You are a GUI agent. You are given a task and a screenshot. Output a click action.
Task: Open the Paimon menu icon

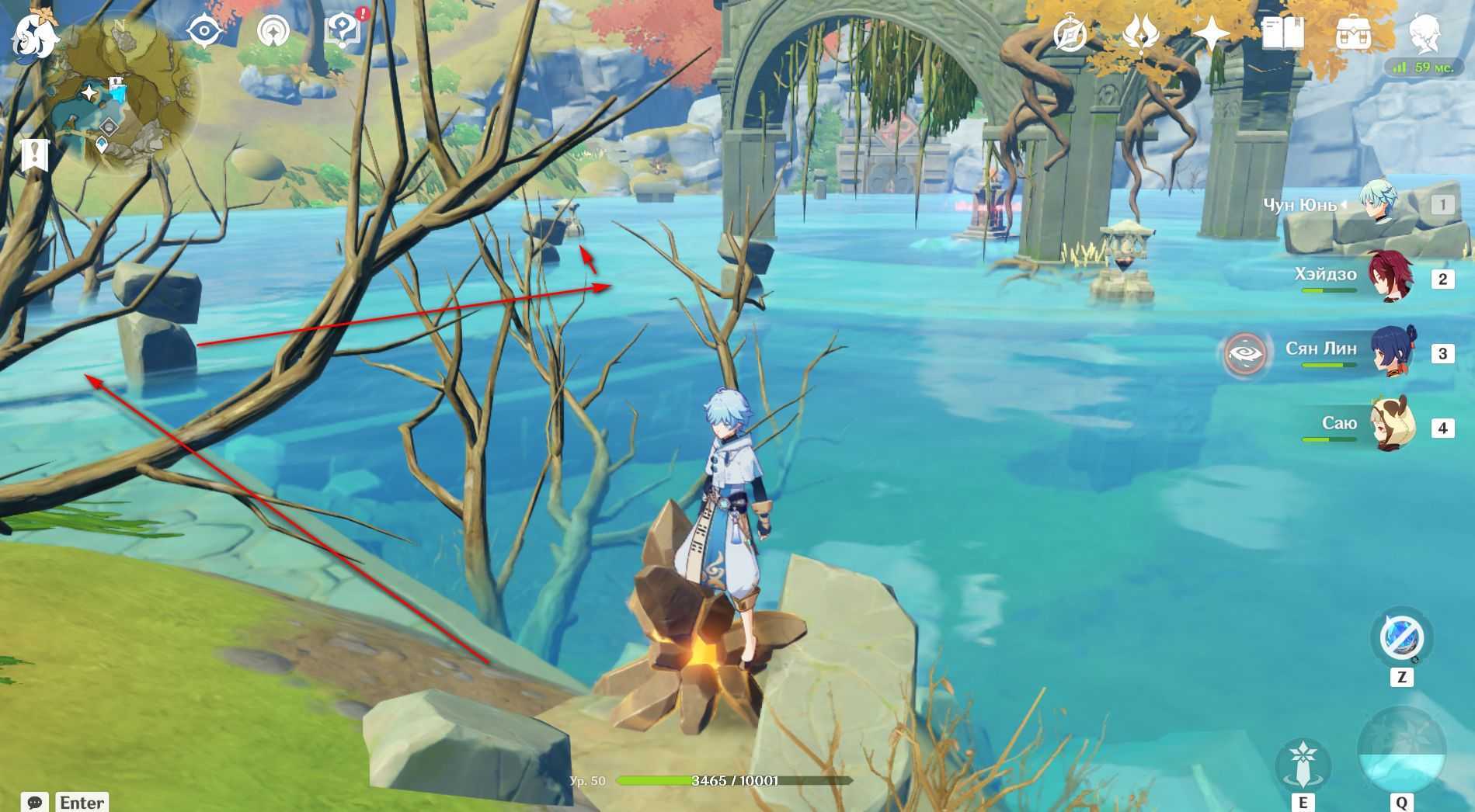[34, 36]
